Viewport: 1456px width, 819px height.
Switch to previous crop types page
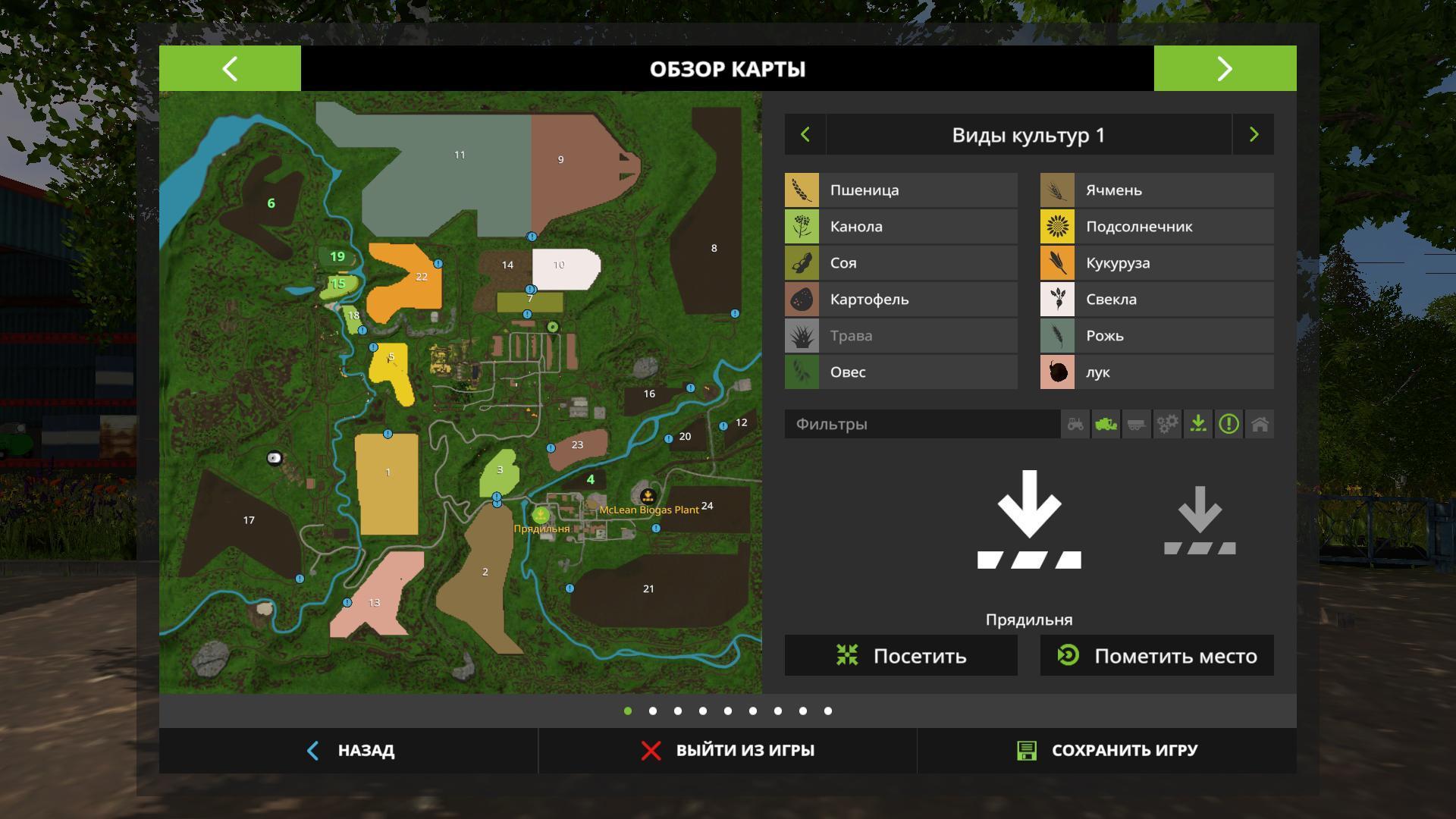point(805,135)
